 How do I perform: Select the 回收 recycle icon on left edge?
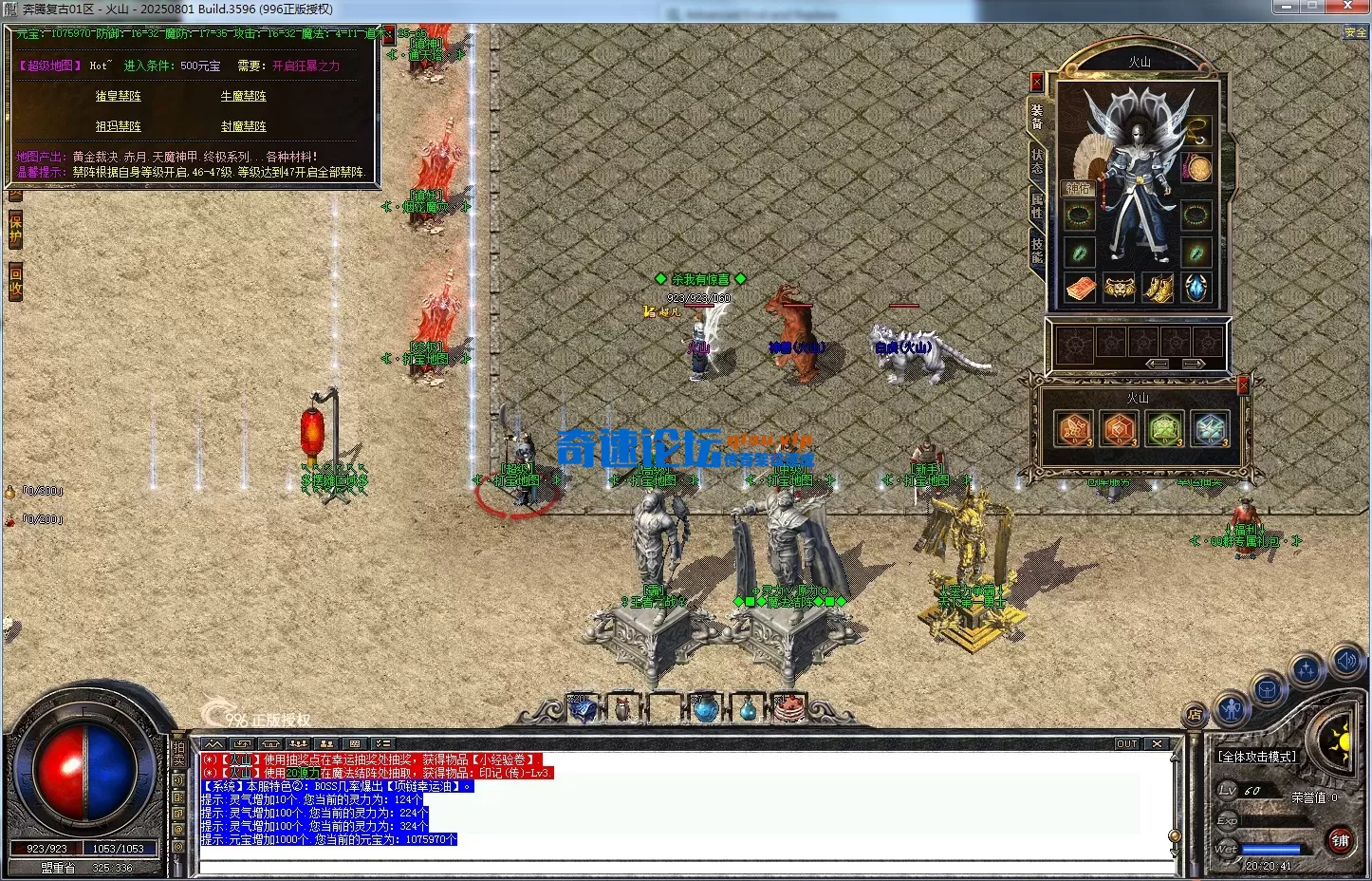click(15, 282)
